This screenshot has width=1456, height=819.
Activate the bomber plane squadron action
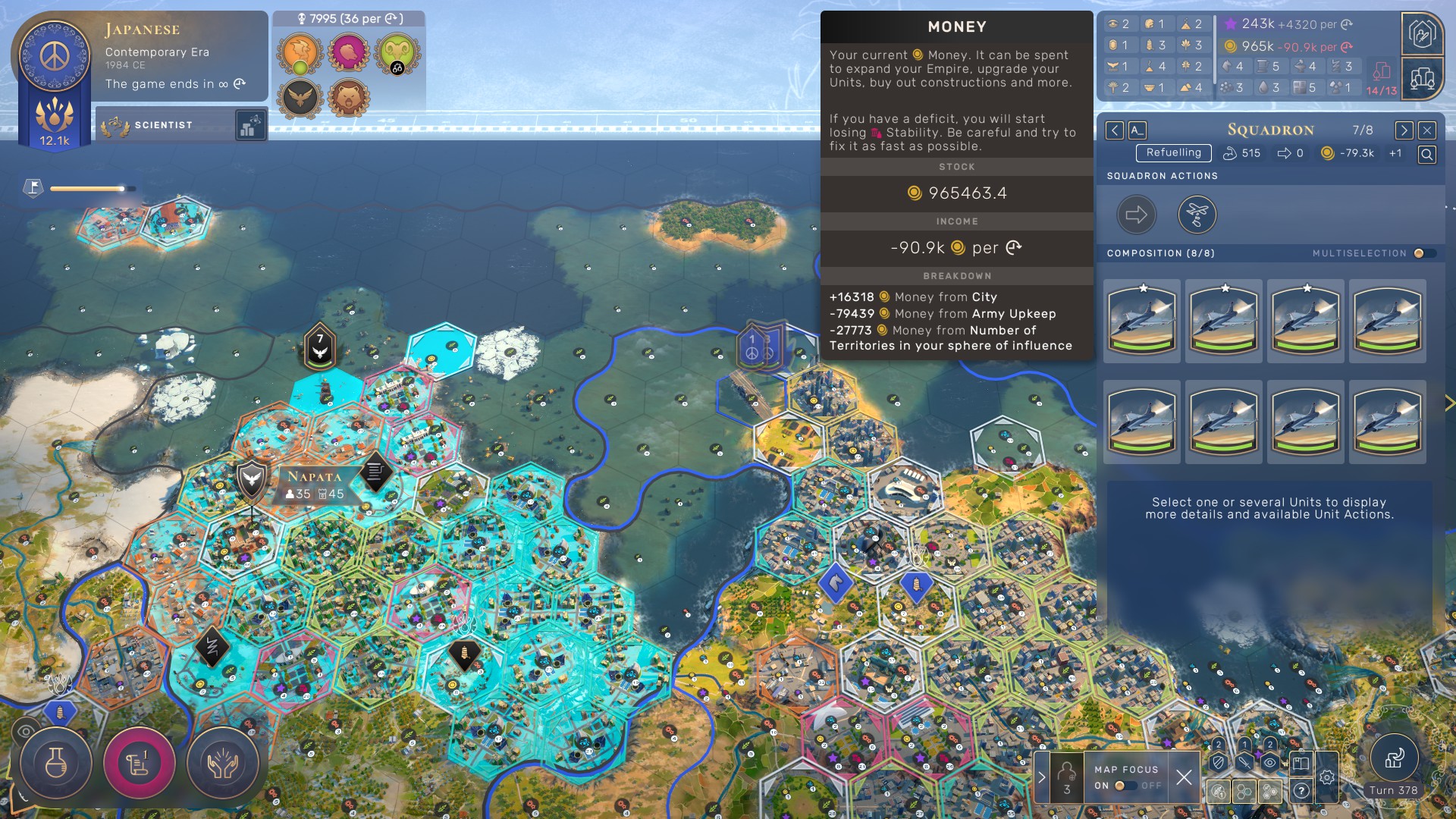pyautogui.click(x=1197, y=215)
